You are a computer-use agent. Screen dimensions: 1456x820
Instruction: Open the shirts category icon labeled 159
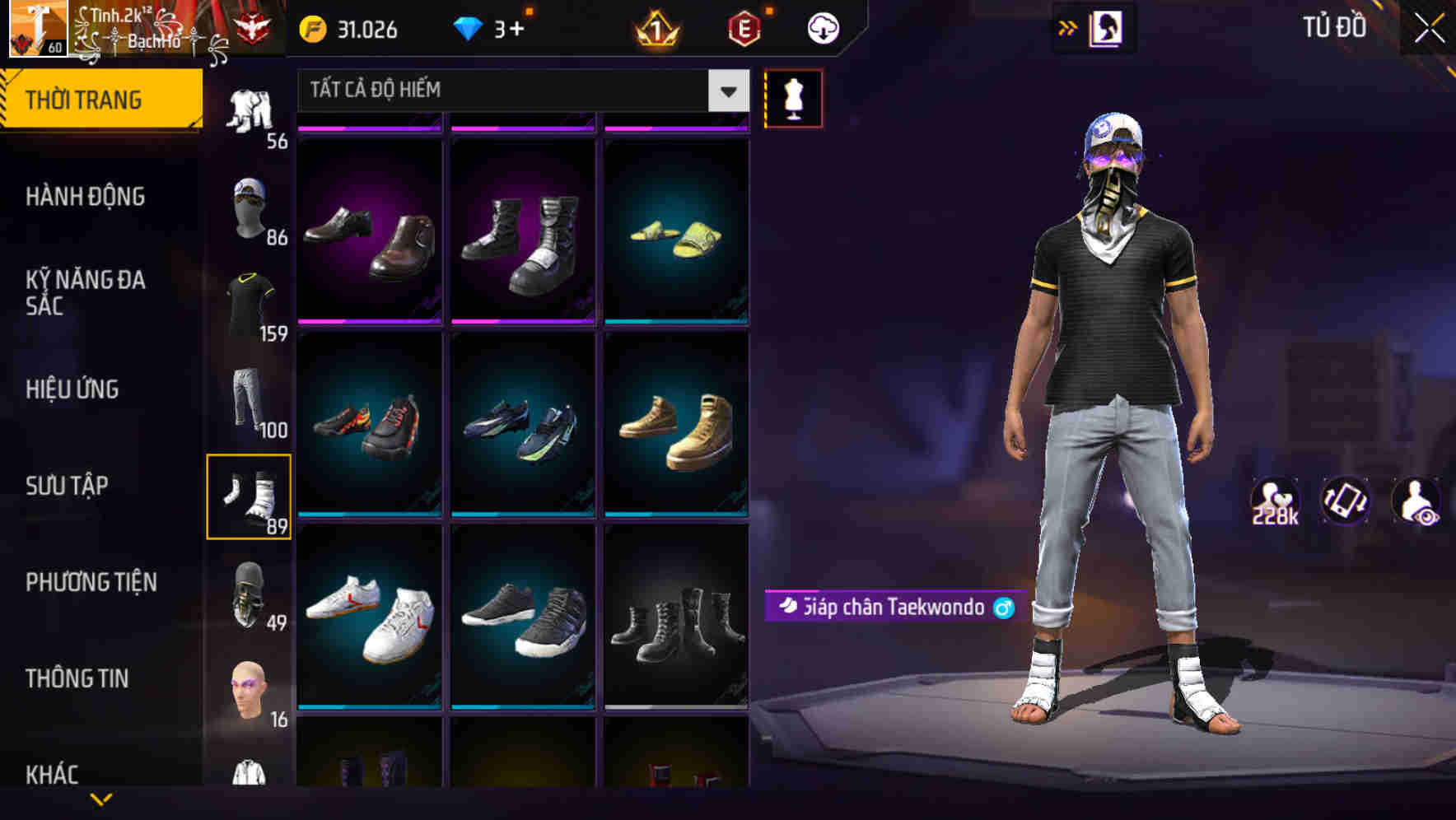point(250,301)
